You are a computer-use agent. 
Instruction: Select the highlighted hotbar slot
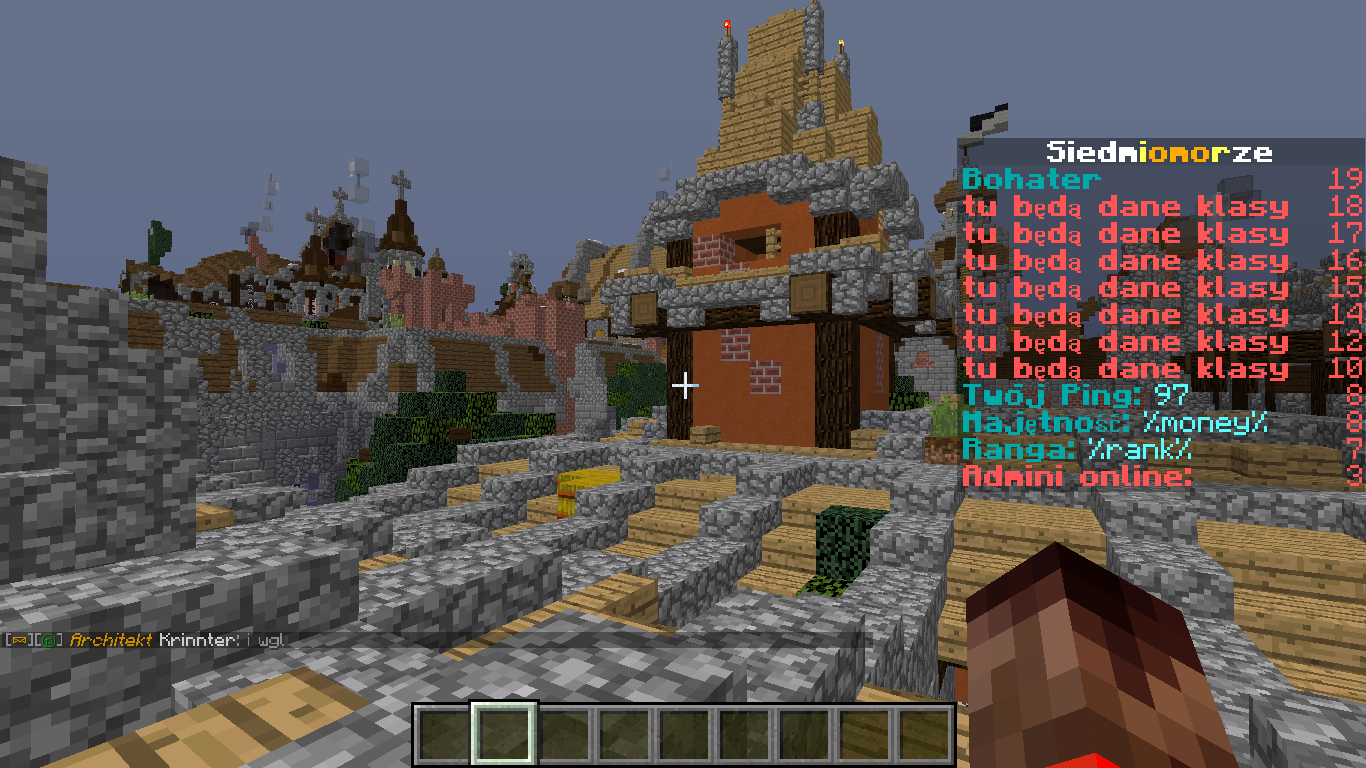point(505,734)
